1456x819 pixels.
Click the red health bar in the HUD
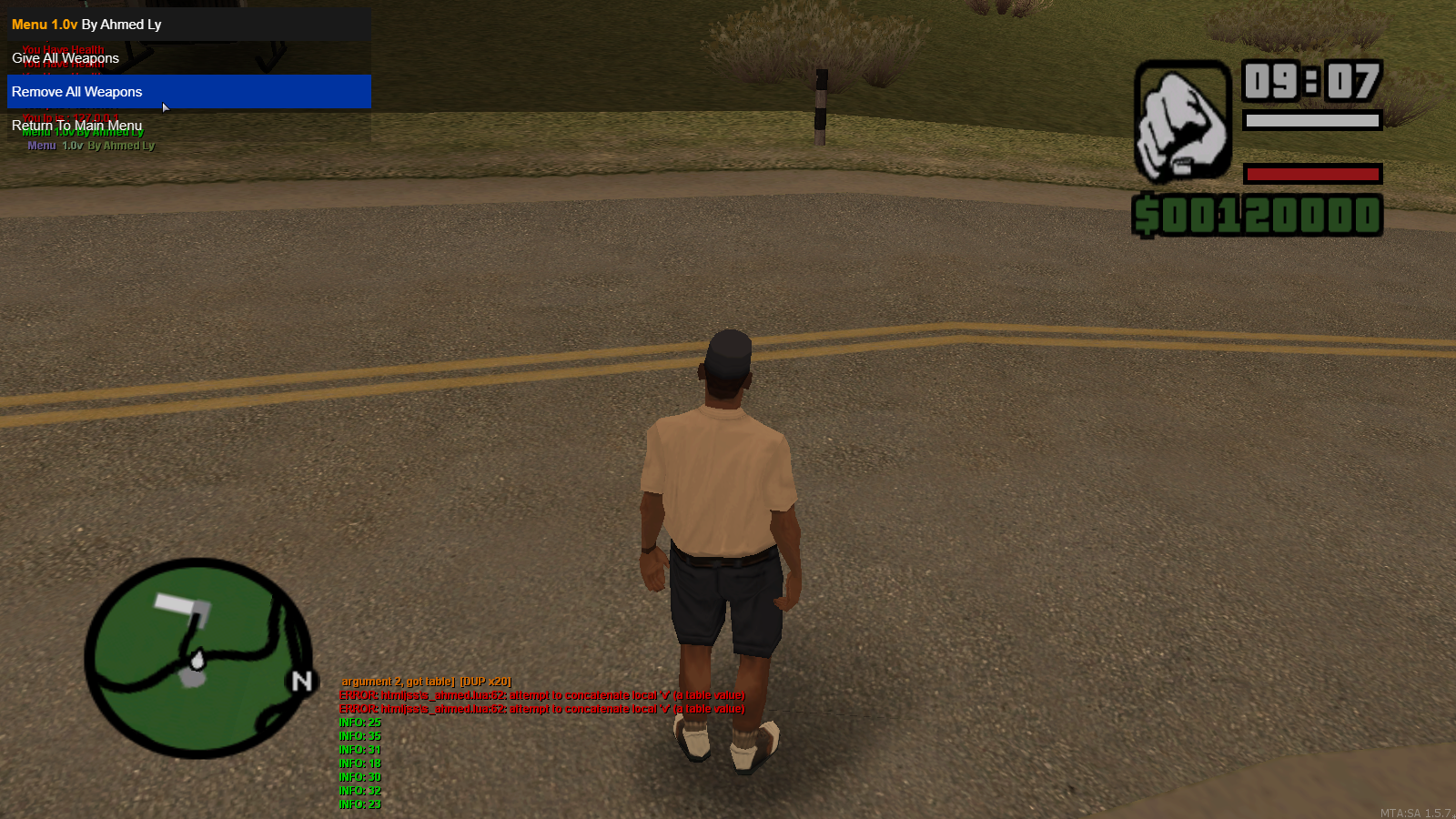[x=1313, y=174]
